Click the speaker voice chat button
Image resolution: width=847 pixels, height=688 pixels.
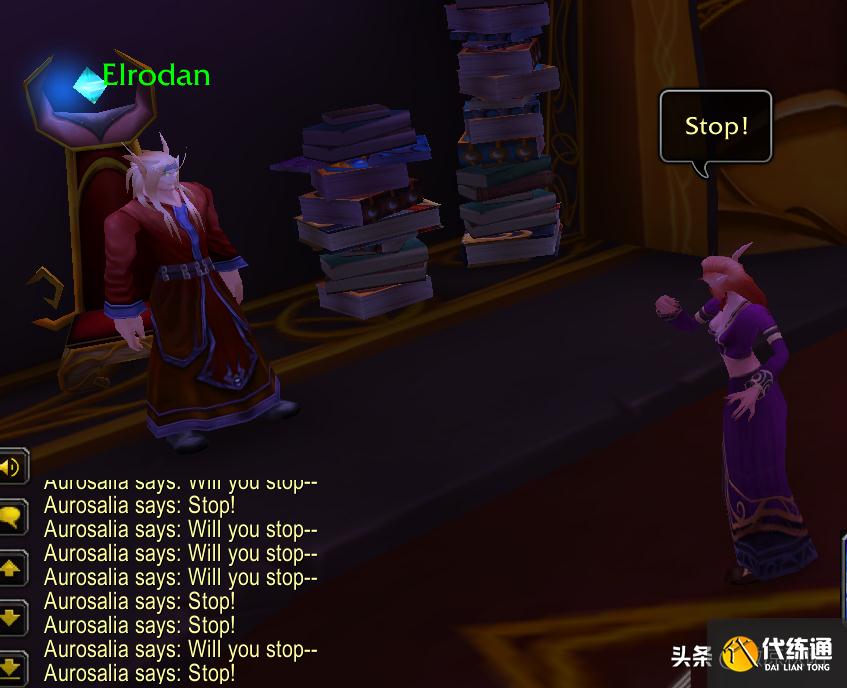[x=10, y=467]
